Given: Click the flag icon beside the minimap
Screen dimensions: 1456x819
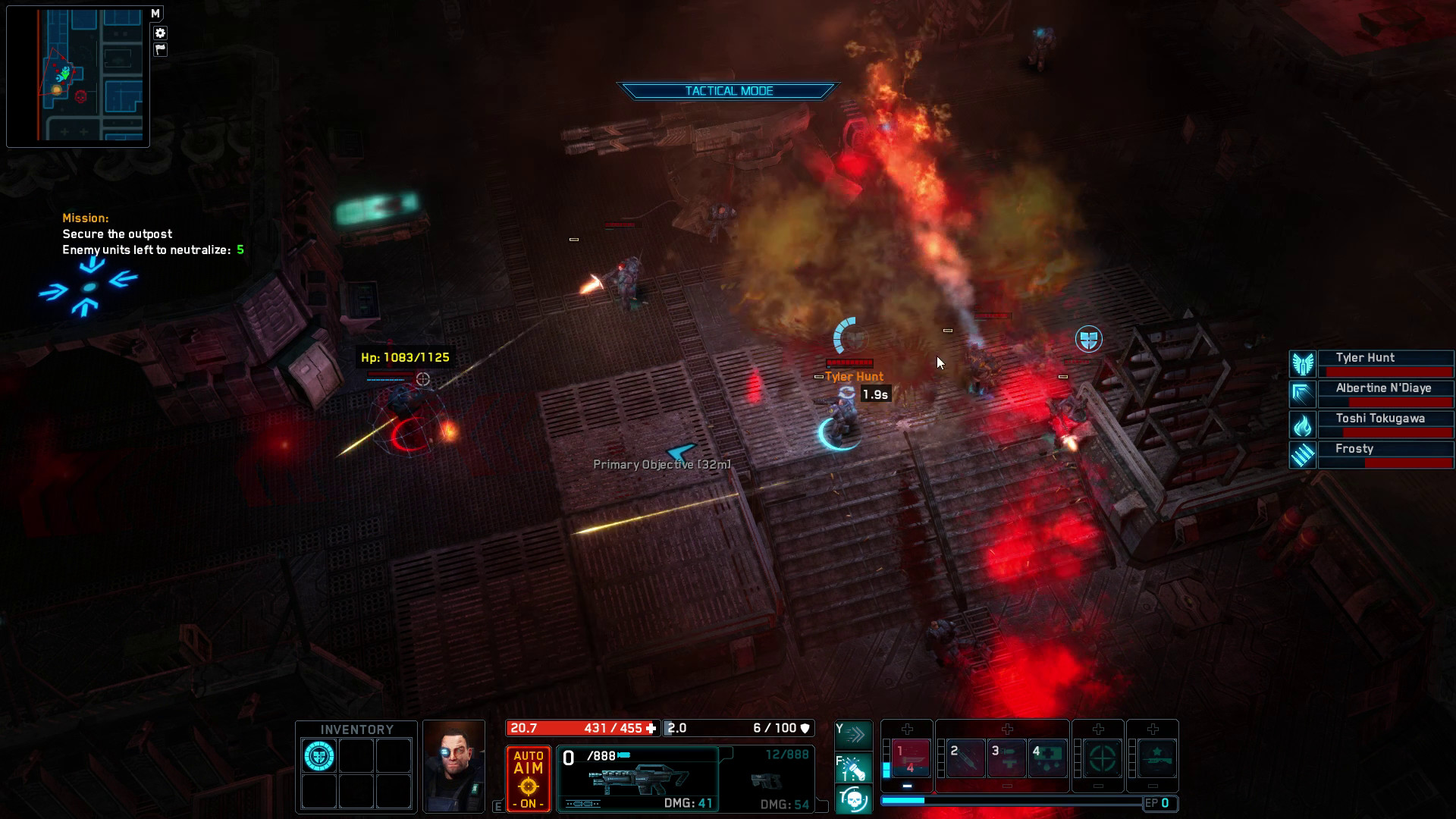Looking at the screenshot, I should (x=160, y=49).
